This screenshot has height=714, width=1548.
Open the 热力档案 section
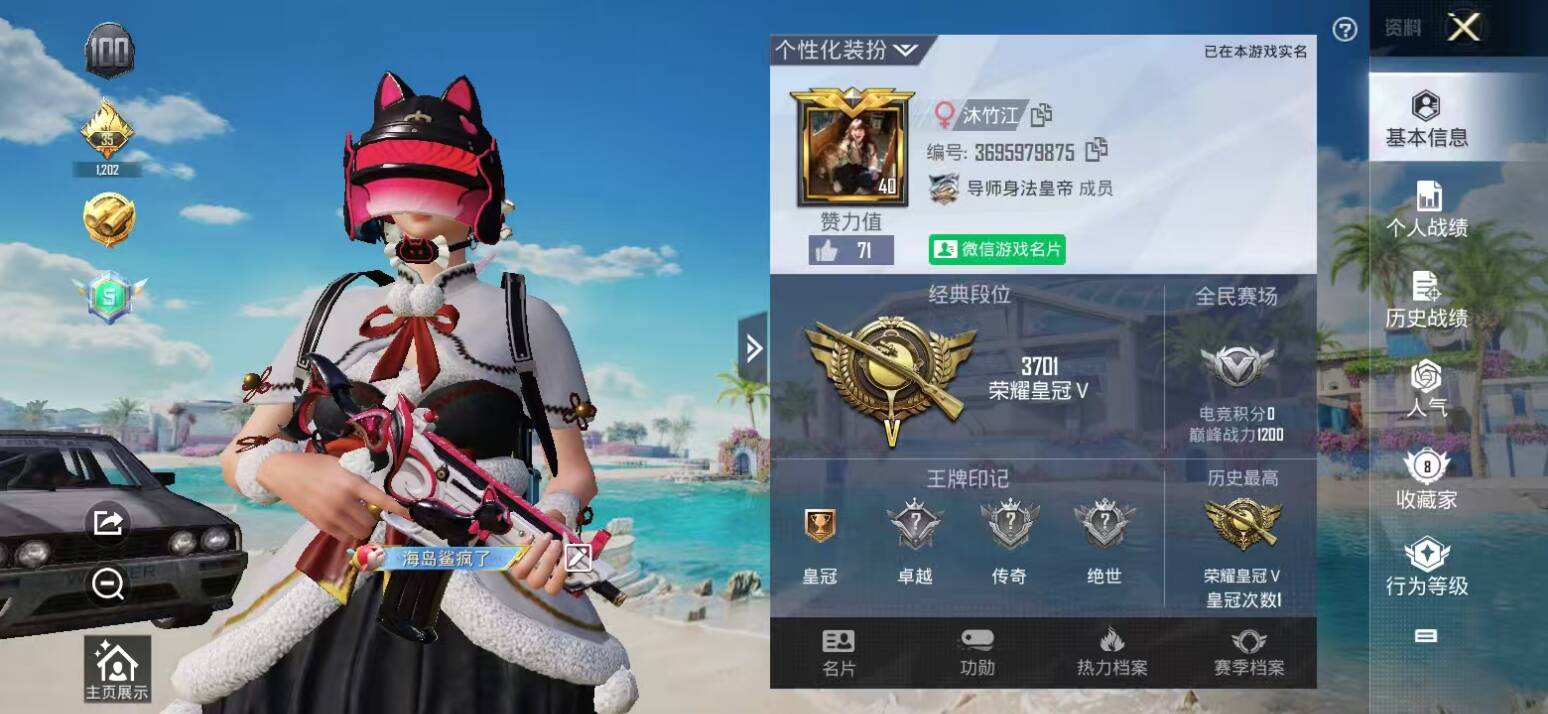[1111, 653]
